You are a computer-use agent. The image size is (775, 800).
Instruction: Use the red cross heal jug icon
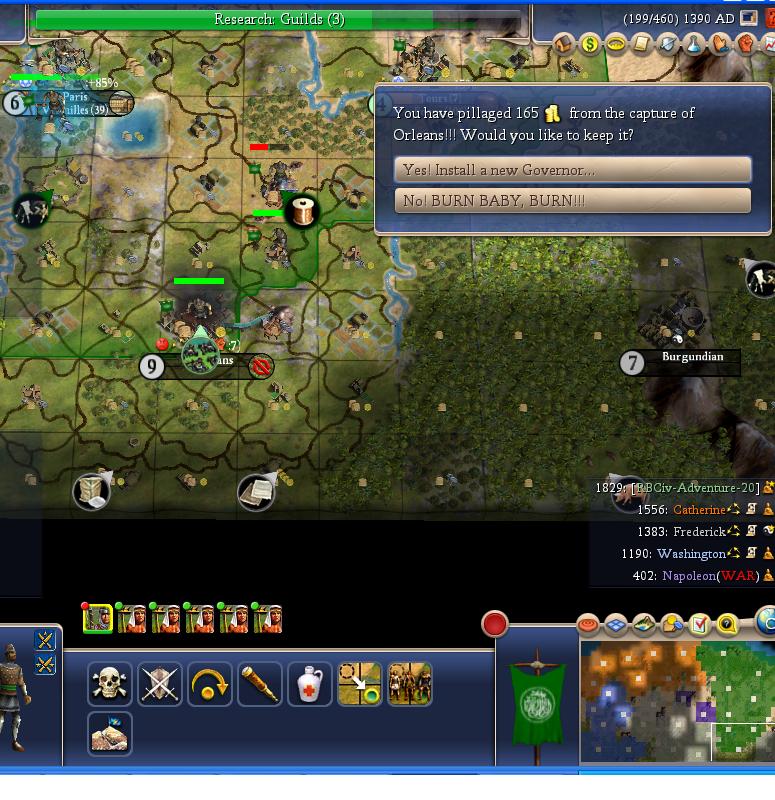click(310, 684)
